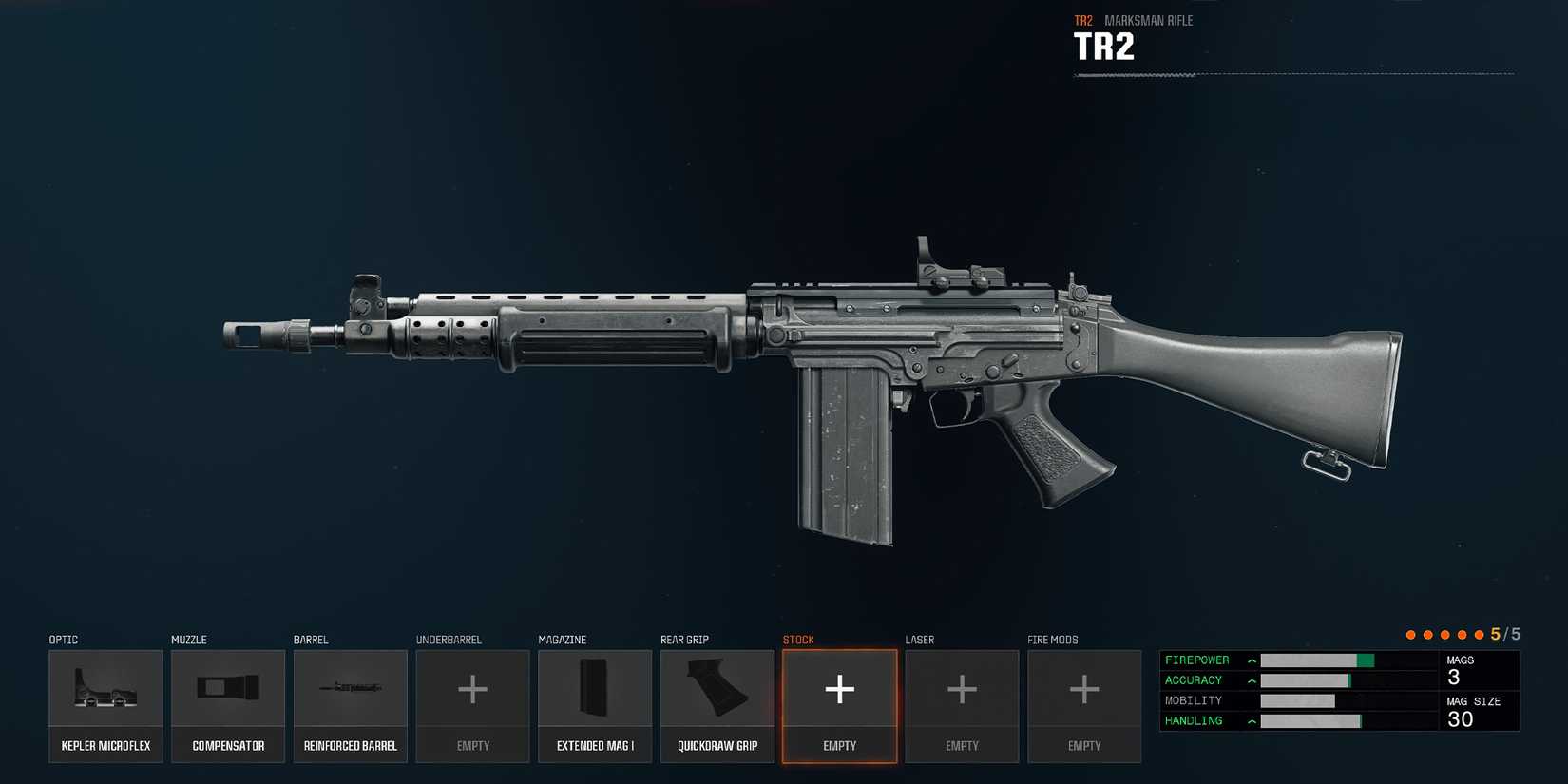The width and height of the screenshot is (1568, 784).
Task: Click the TR2 weapon name
Action: coord(1104,46)
